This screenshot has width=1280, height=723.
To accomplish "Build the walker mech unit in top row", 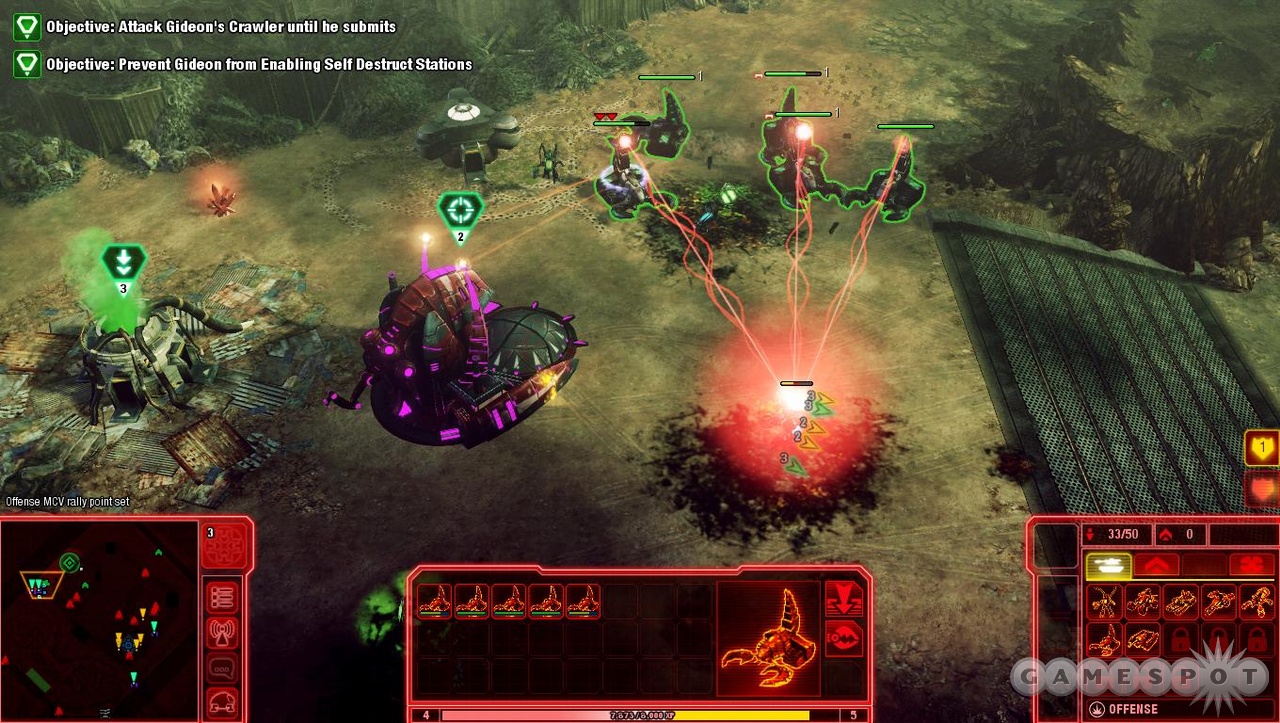I will click(x=1104, y=602).
